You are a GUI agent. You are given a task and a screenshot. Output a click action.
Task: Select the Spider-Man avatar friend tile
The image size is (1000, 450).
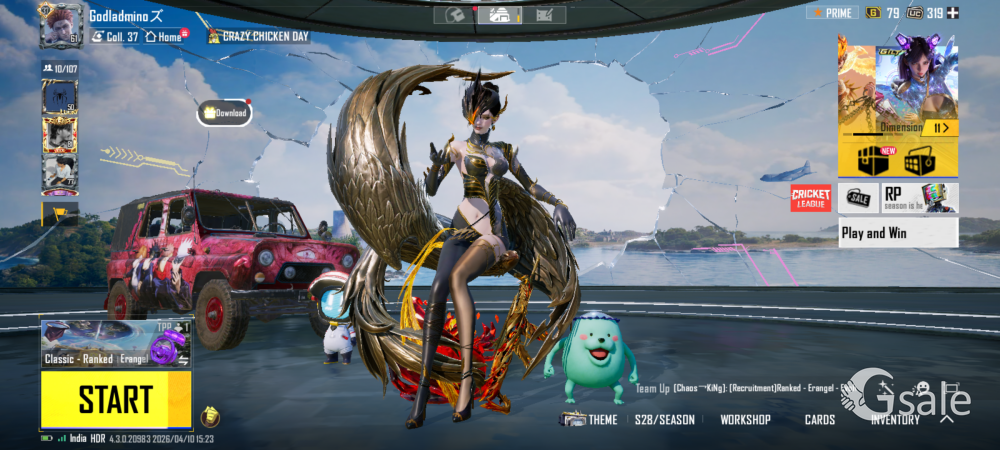pyautogui.click(x=59, y=97)
